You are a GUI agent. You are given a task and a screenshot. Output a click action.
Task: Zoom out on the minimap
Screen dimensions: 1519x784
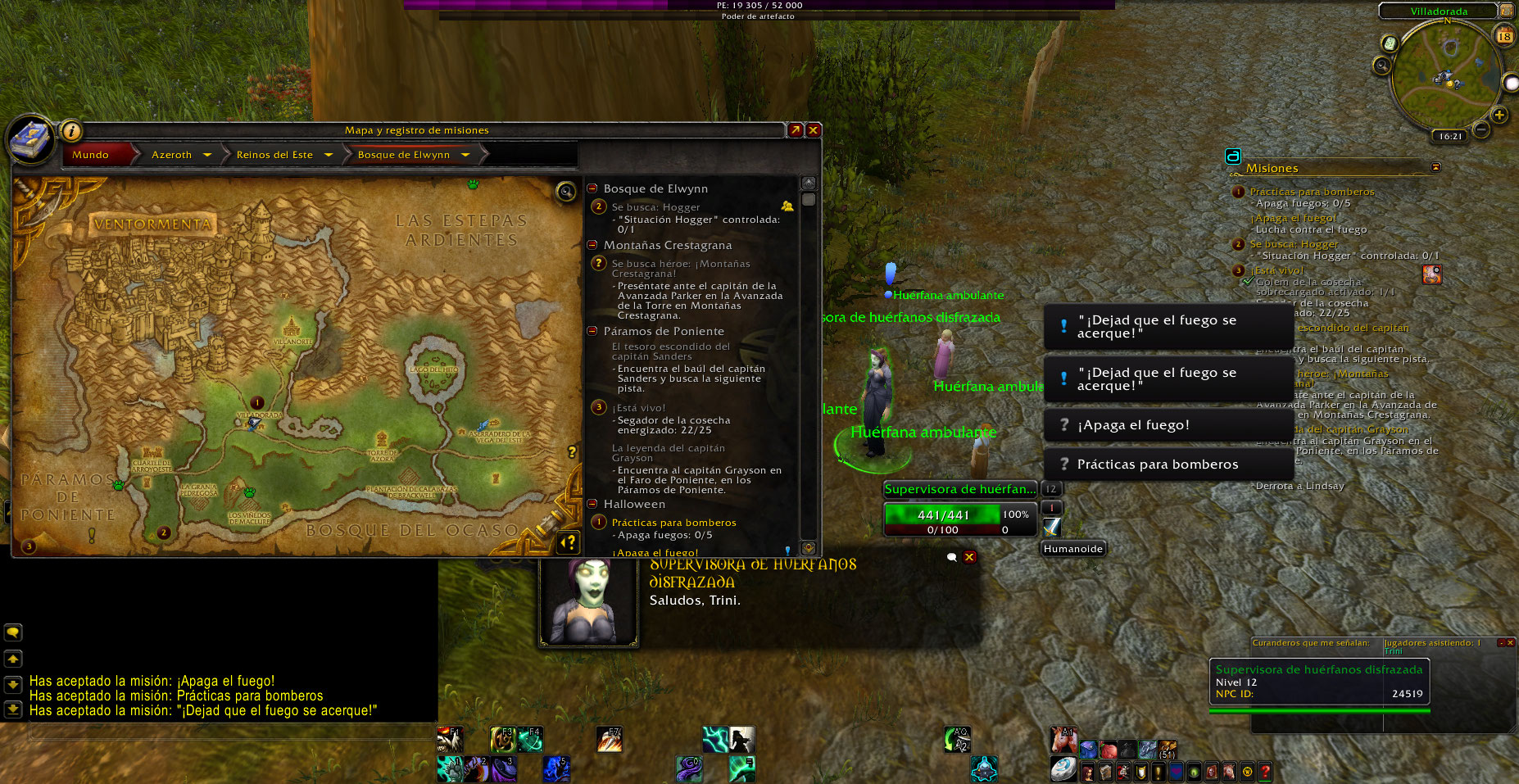[1481, 129]
